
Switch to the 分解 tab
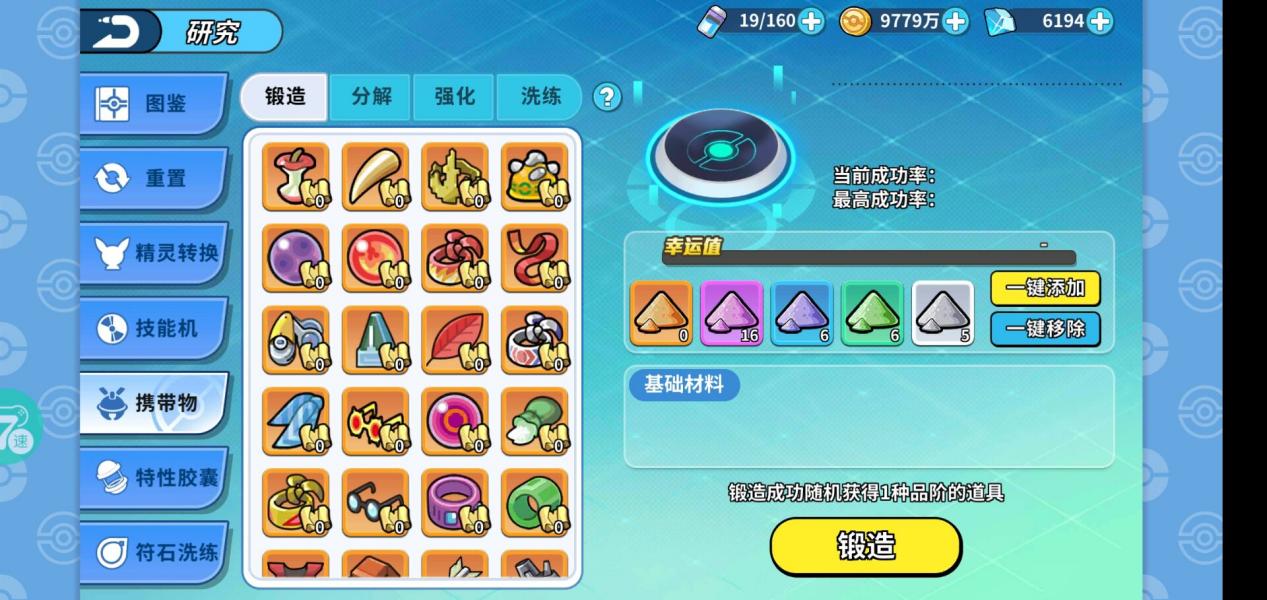(x=371, y=97)
